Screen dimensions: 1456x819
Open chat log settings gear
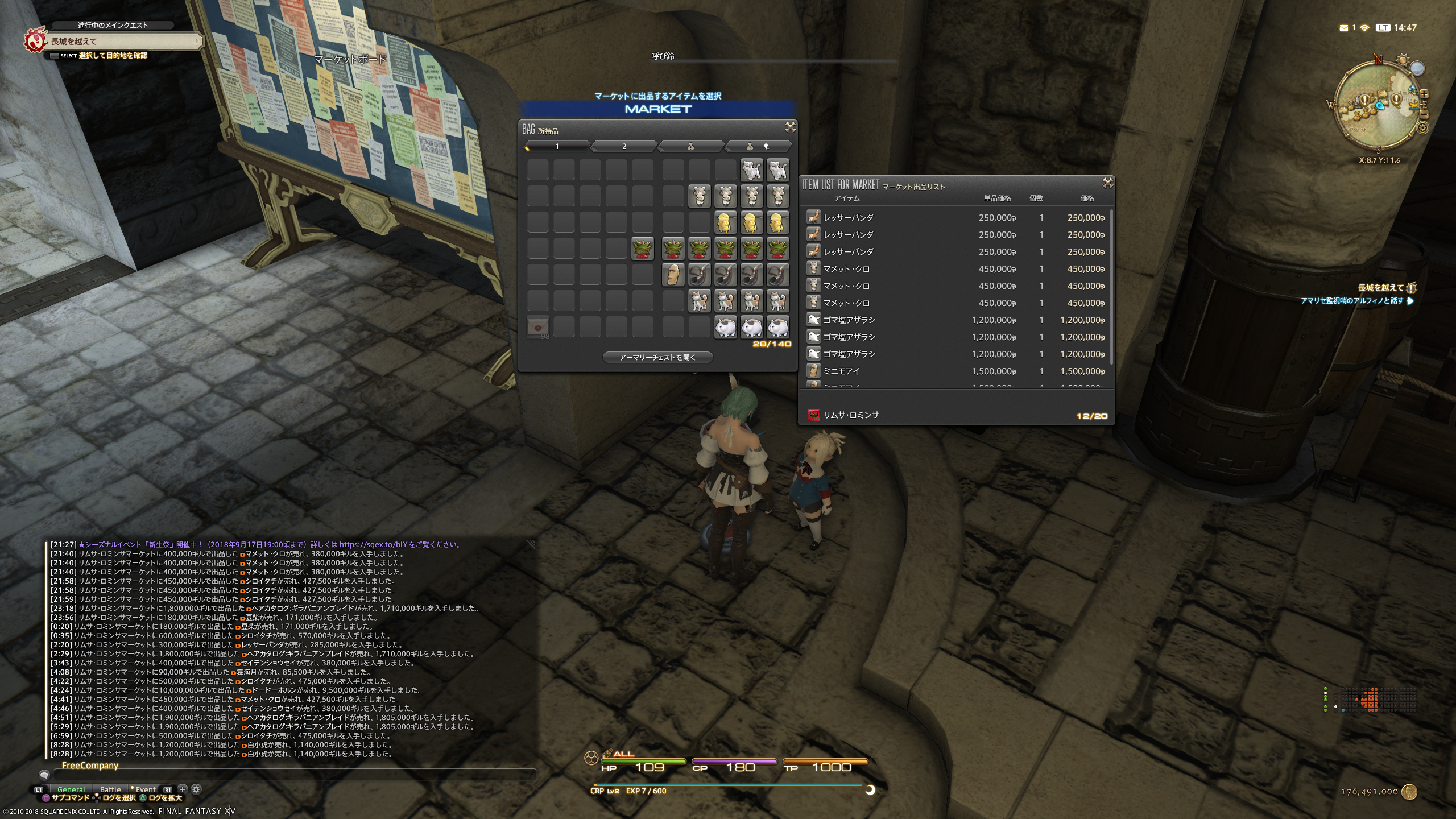[196, 789]
